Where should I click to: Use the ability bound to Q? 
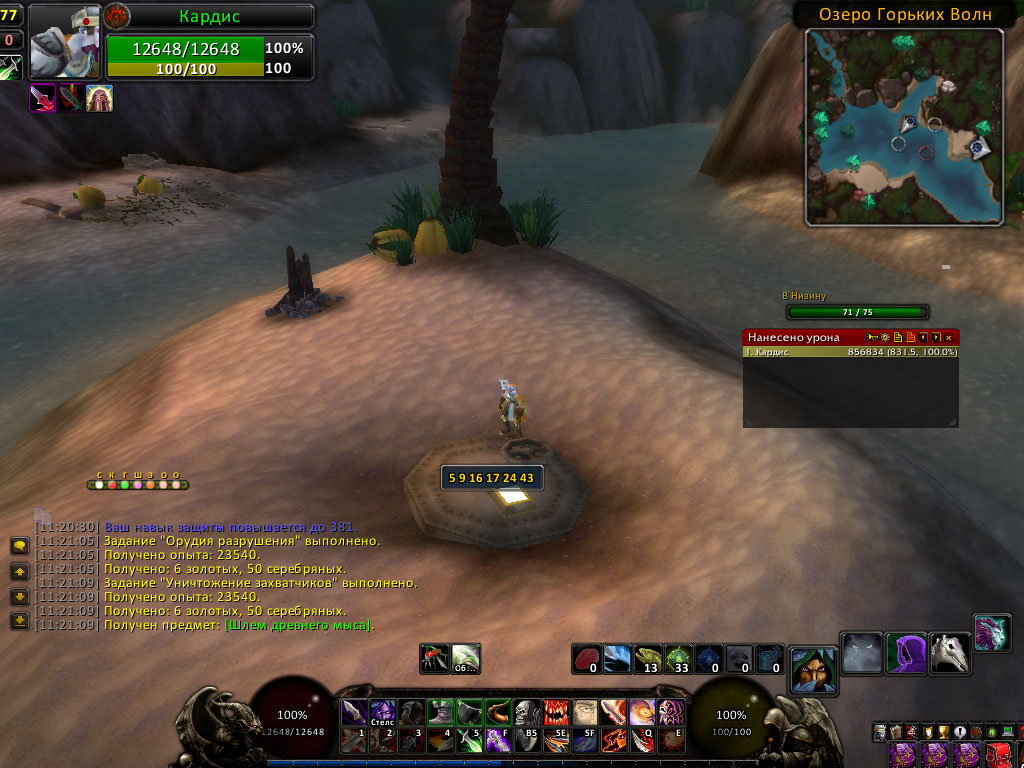tap(641, 713)
